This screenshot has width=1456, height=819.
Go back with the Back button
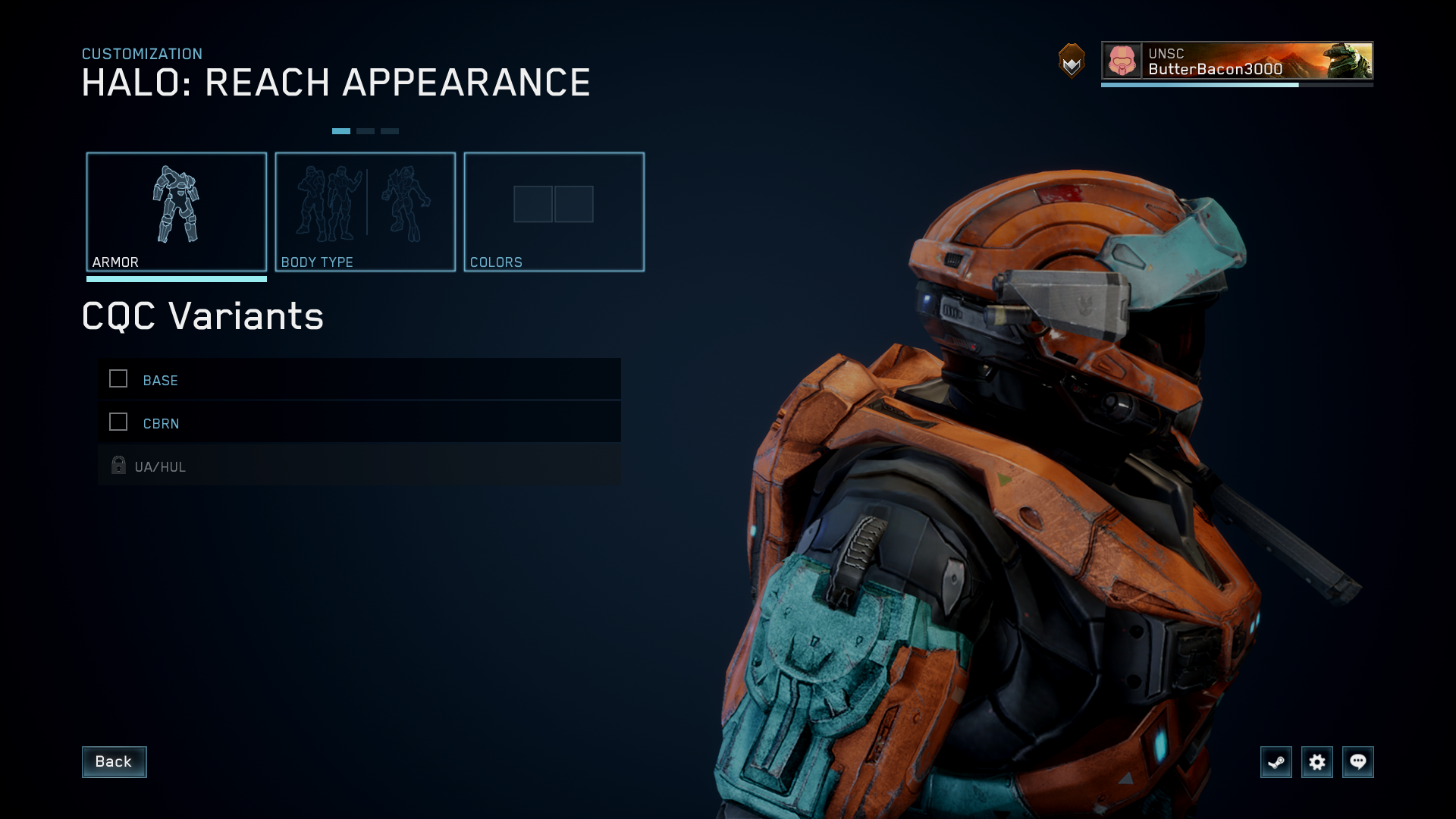(x=114, y=761)
